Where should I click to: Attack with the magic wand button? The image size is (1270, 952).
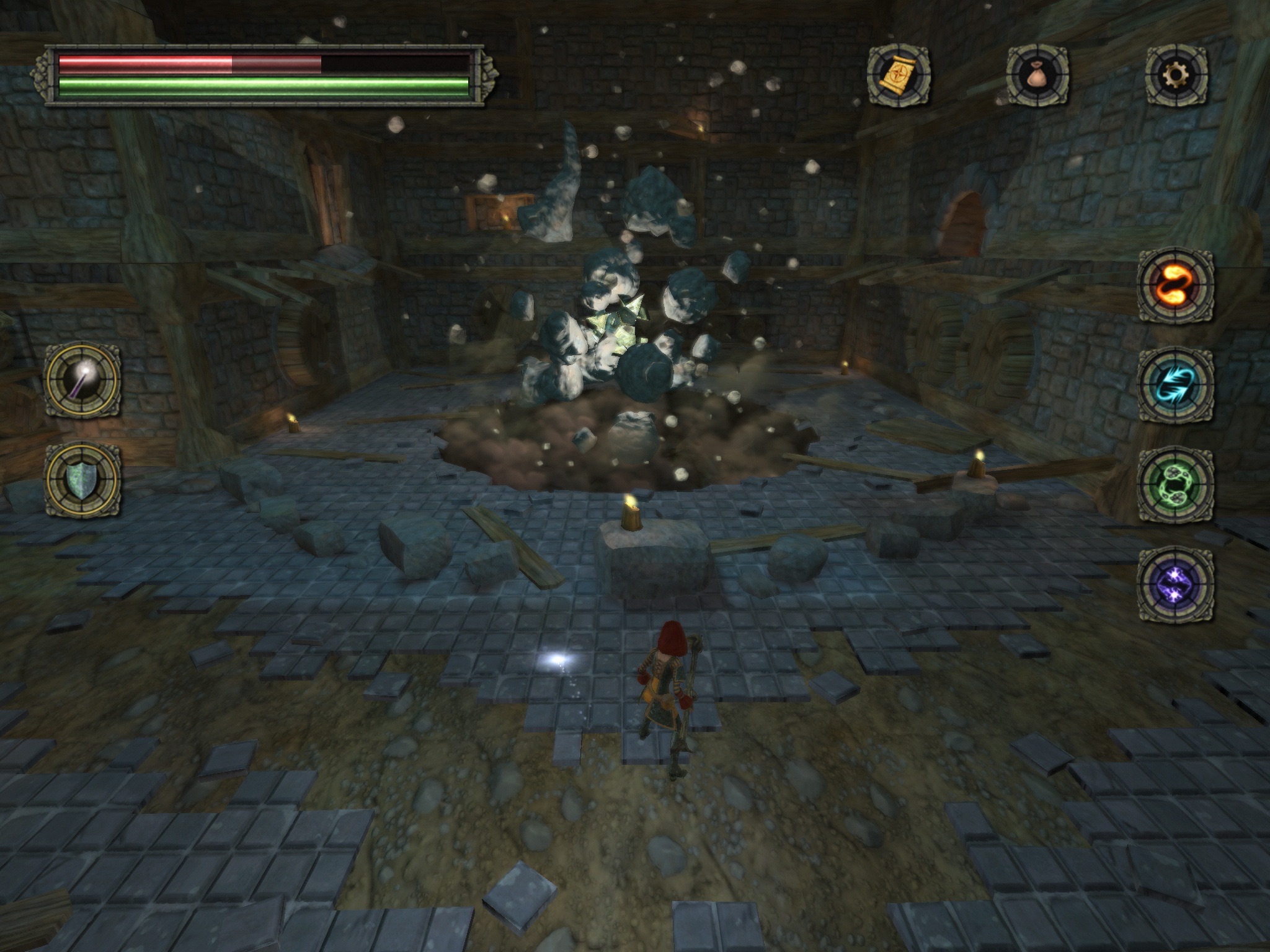[83, 379]
